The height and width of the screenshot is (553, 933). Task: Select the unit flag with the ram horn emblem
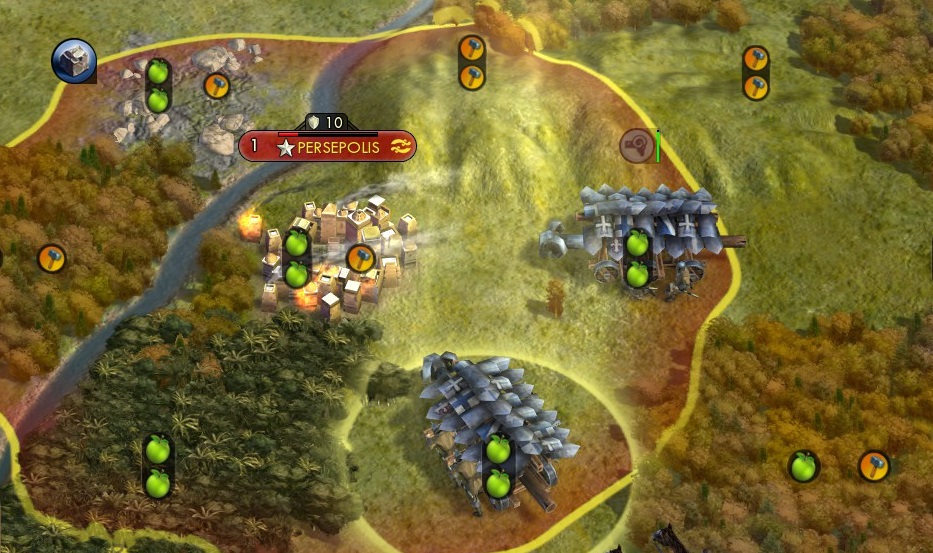point(636,145)
